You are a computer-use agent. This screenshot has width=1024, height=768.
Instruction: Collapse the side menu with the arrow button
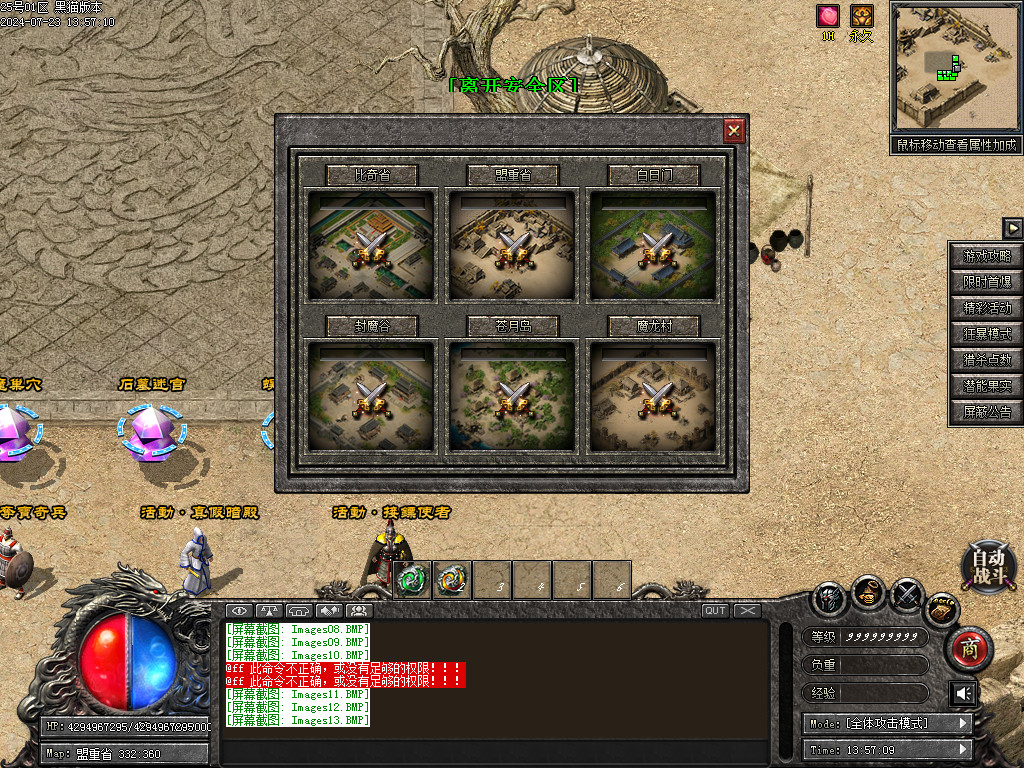[1012, 228]
